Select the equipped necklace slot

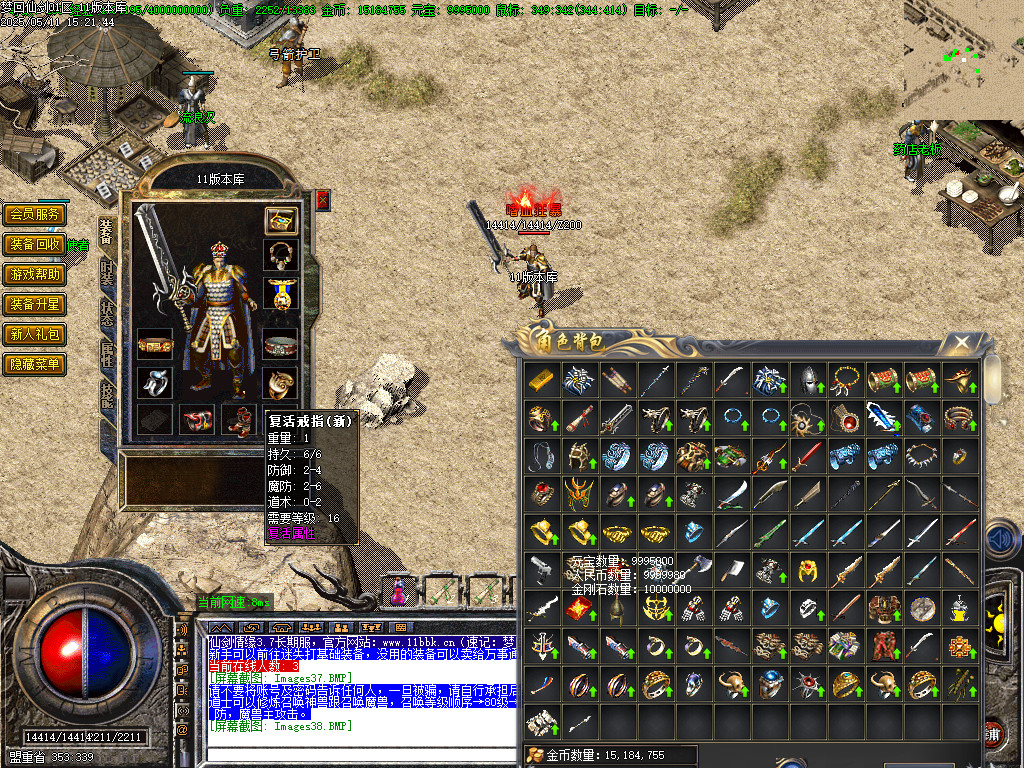281,254
